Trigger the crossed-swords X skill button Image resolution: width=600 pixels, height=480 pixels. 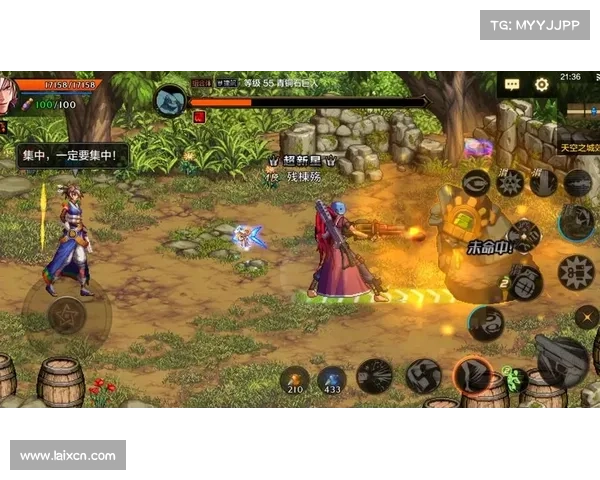[x=586, y=317]
